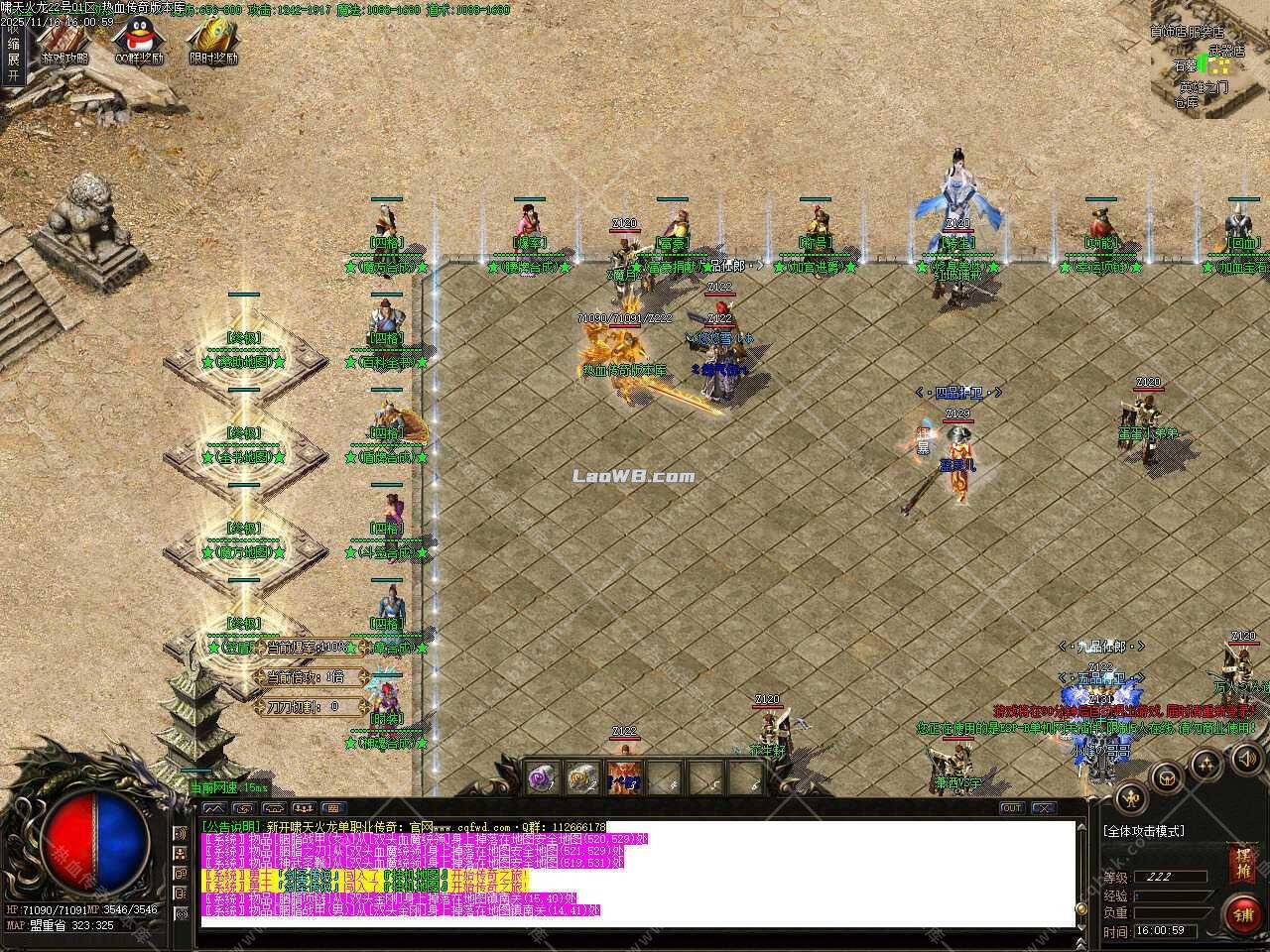This screenshot has height=952, width=1270.
Task: Use the purple scroll in belt slot 1
Action: (x=545, y=778)
